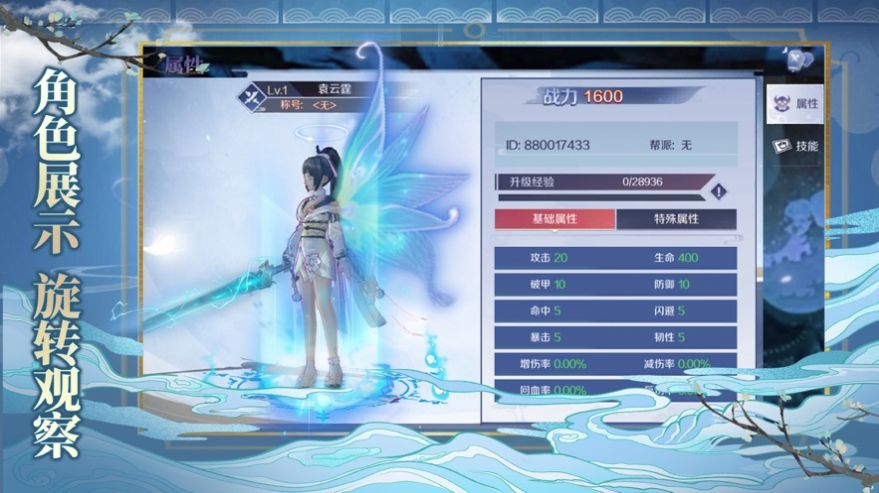The height and width of the screenshot is (493, 879).
Task: Click the exclamation info icon by experience bar
Action: point(716,191)
